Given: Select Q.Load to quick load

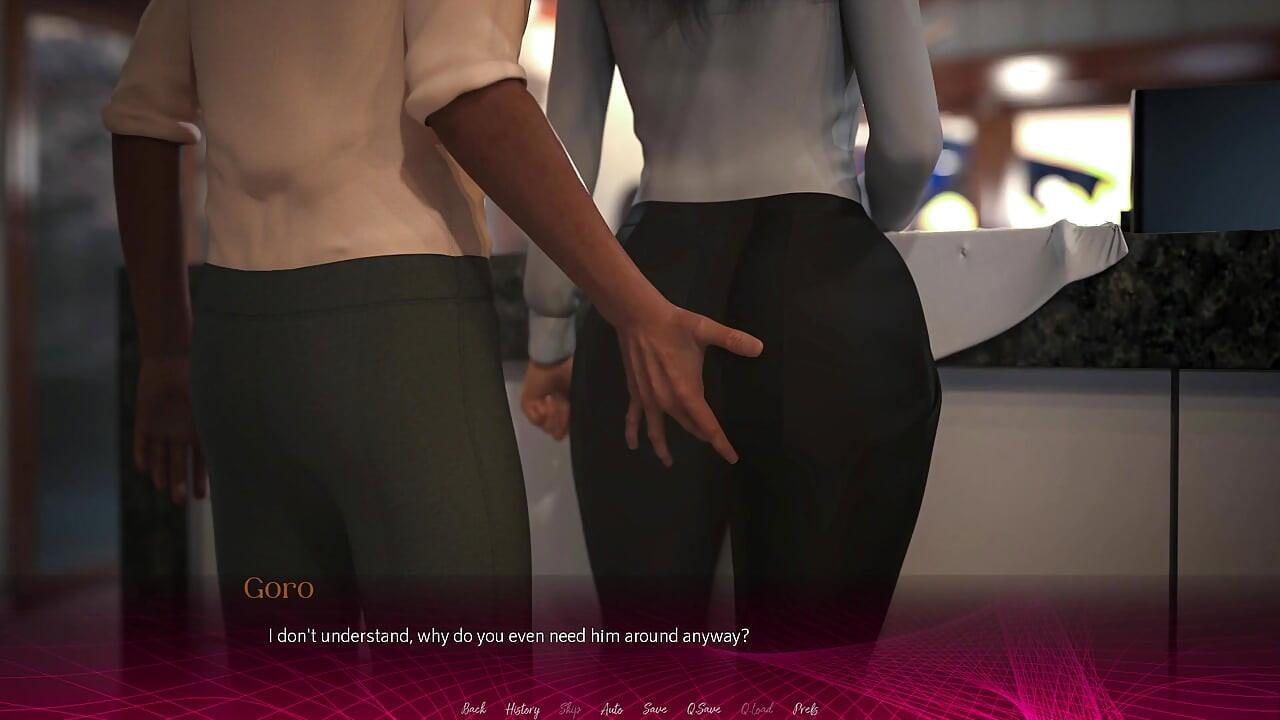Looking at the screenshot, I should click(756, 709).
